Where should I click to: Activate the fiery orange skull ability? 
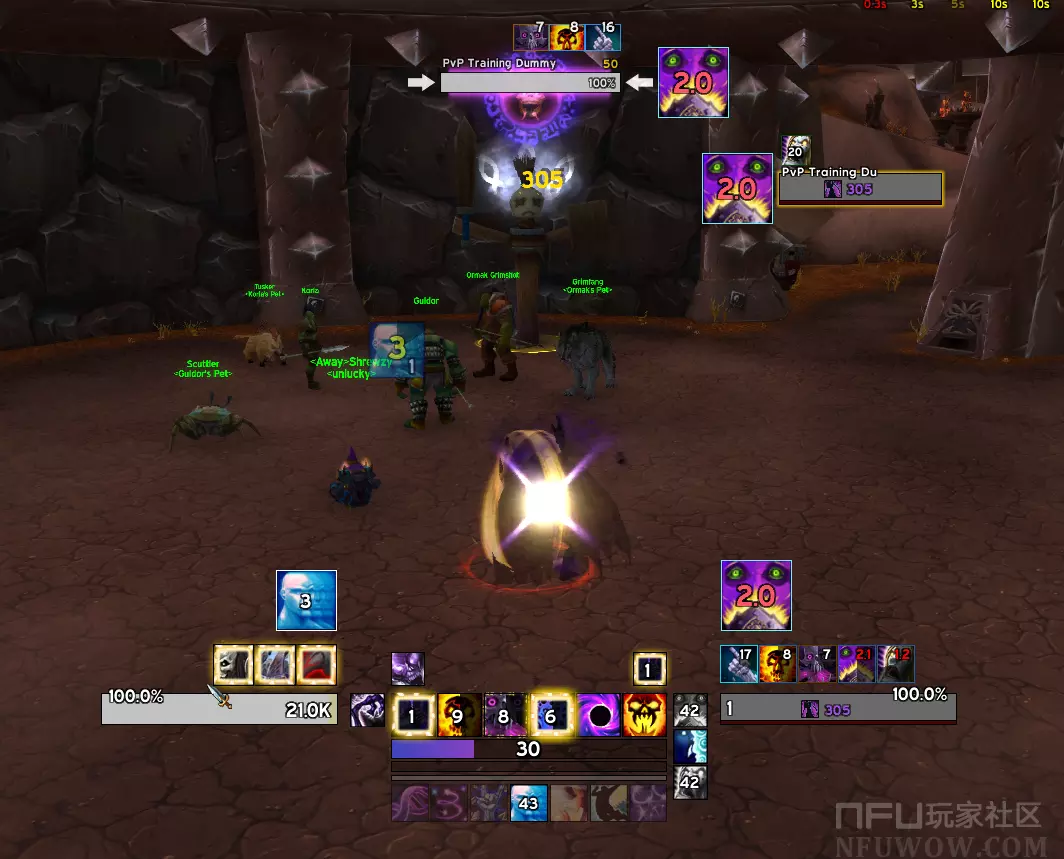click(x=645, y=714)
